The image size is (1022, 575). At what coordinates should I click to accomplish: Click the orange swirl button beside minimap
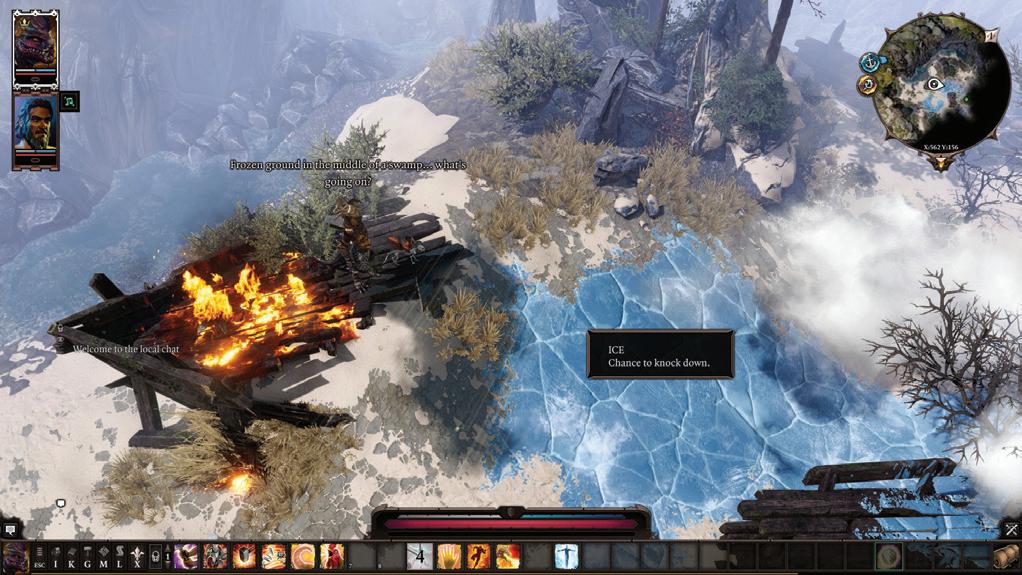click(867, 85)
